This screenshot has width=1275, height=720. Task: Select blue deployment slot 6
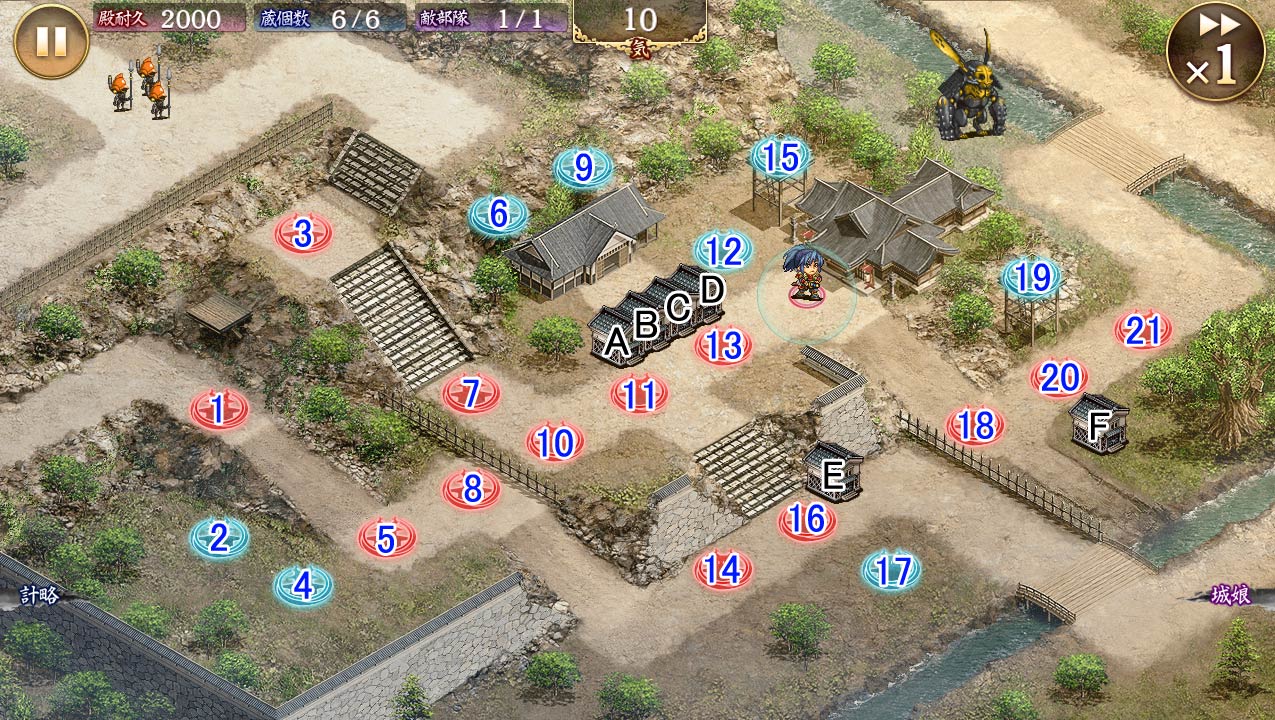pos(499,213)
